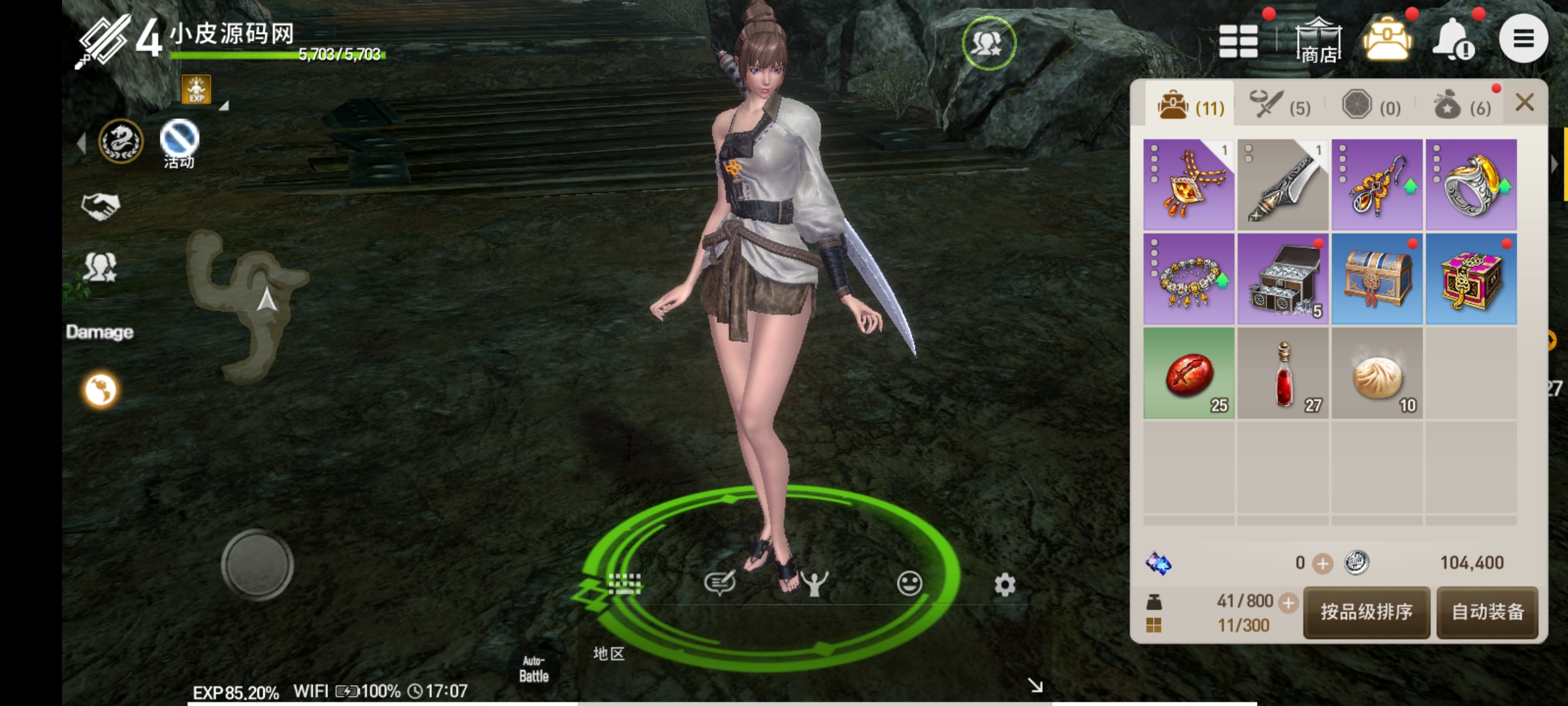Select the steamed bun food item

[1377, 373]
